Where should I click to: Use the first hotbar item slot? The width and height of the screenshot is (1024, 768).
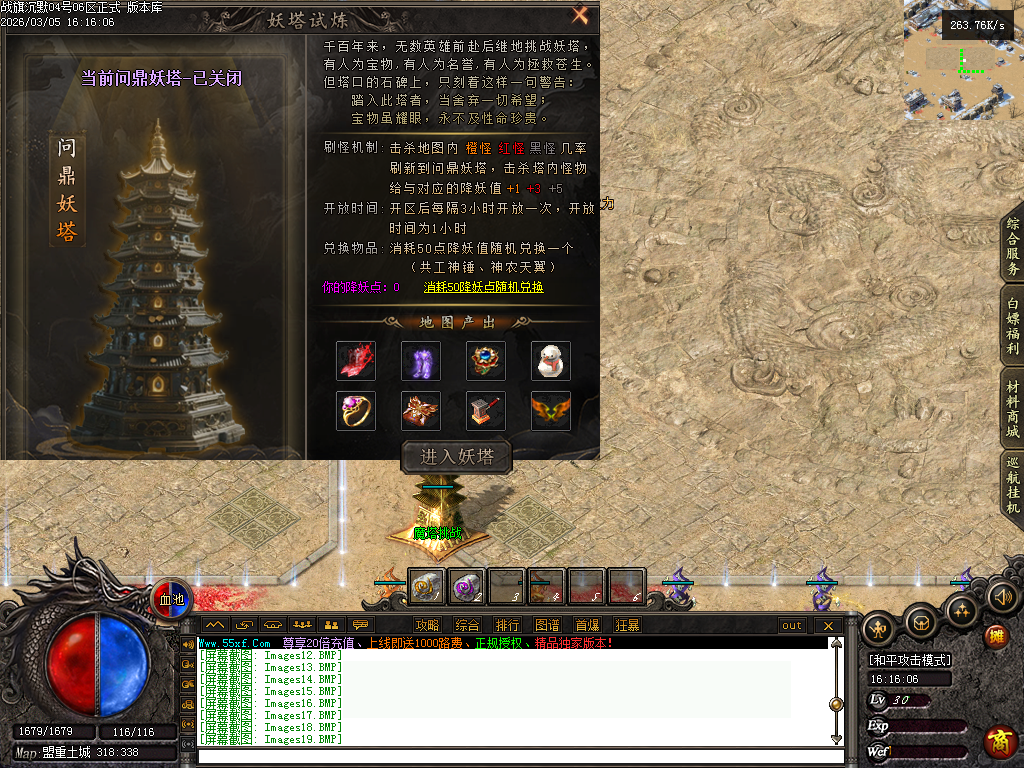[427, 587]
